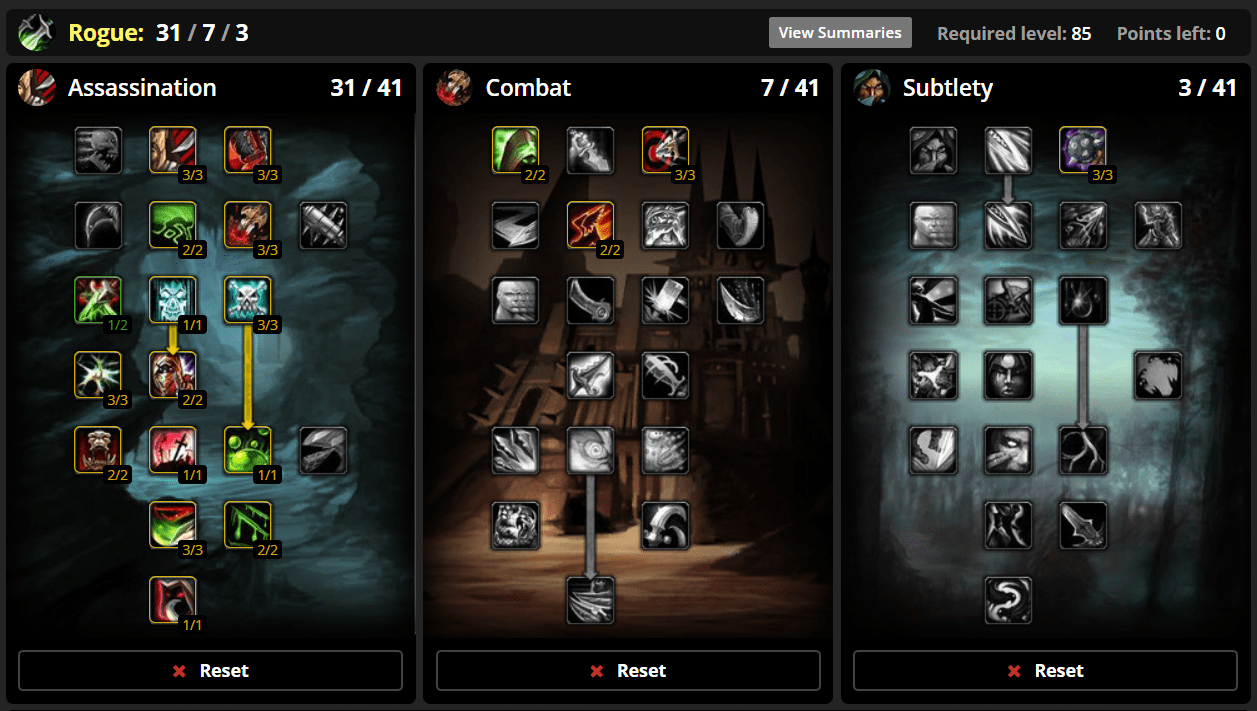Choose the Precision talent in Combat
The image size is (1257, 711).
click(666, 150)
